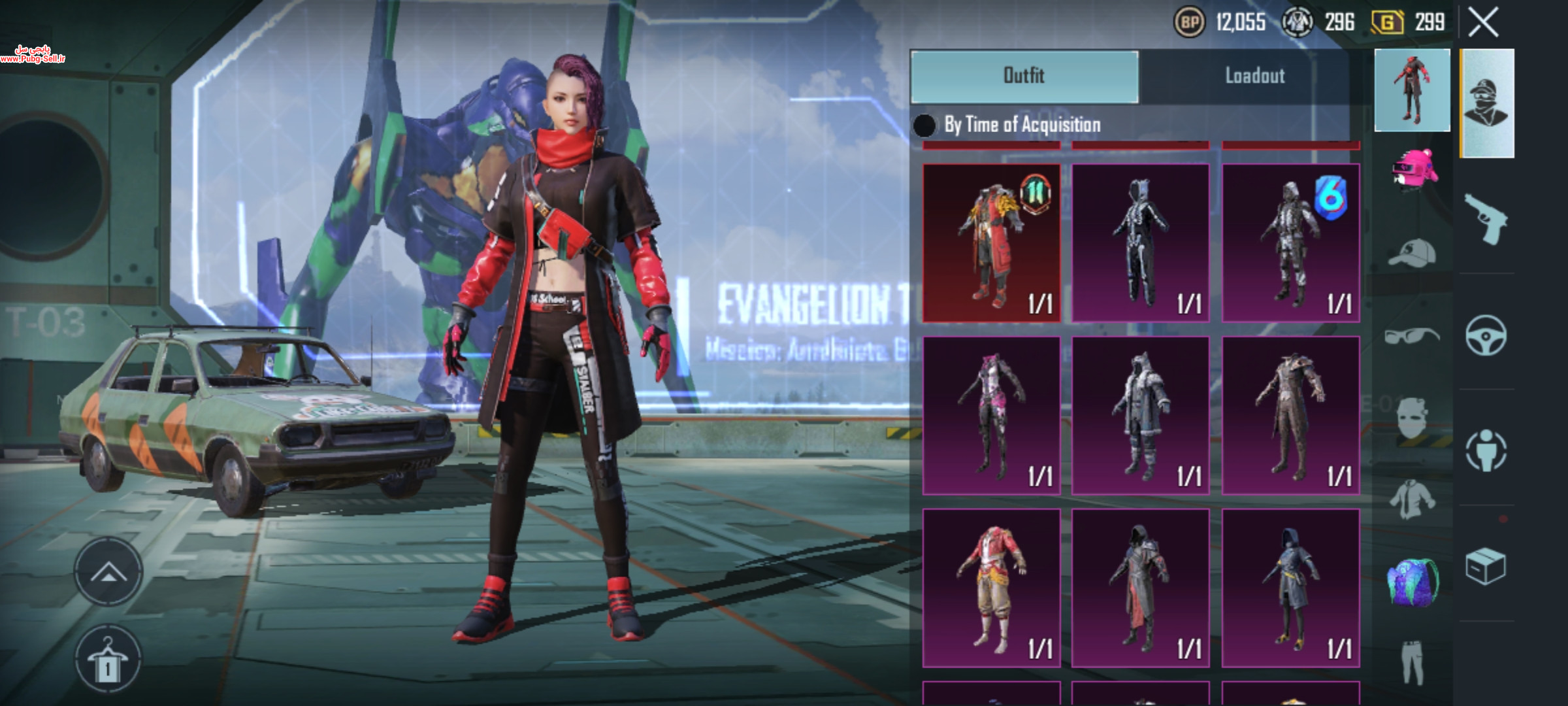Viewport: 1568px width, 706px height.
Task: Choose the red and cream baggy-pants outfit
Action: [991, 588]
